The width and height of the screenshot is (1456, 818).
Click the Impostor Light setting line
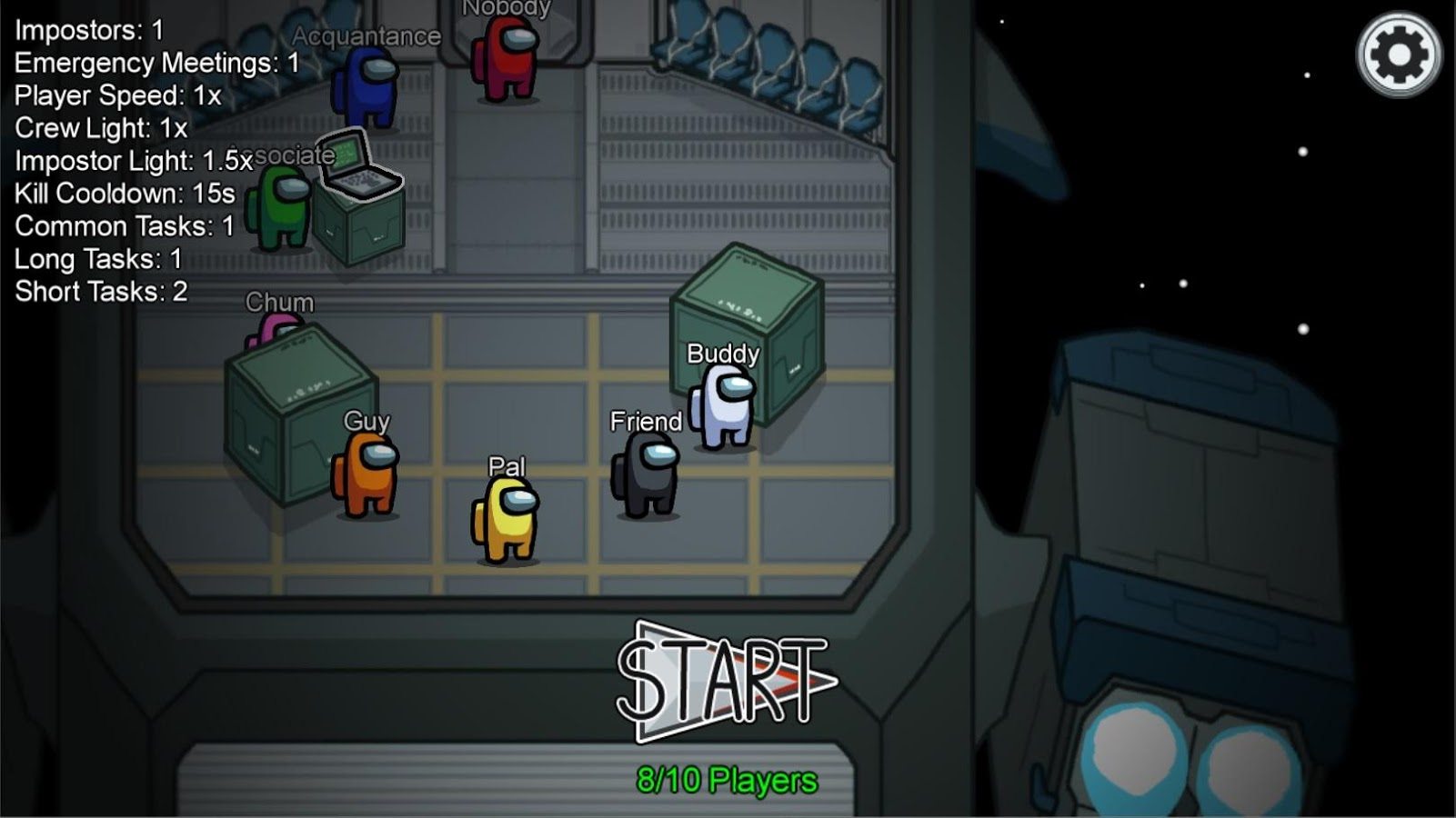click(x=132, y=160)
